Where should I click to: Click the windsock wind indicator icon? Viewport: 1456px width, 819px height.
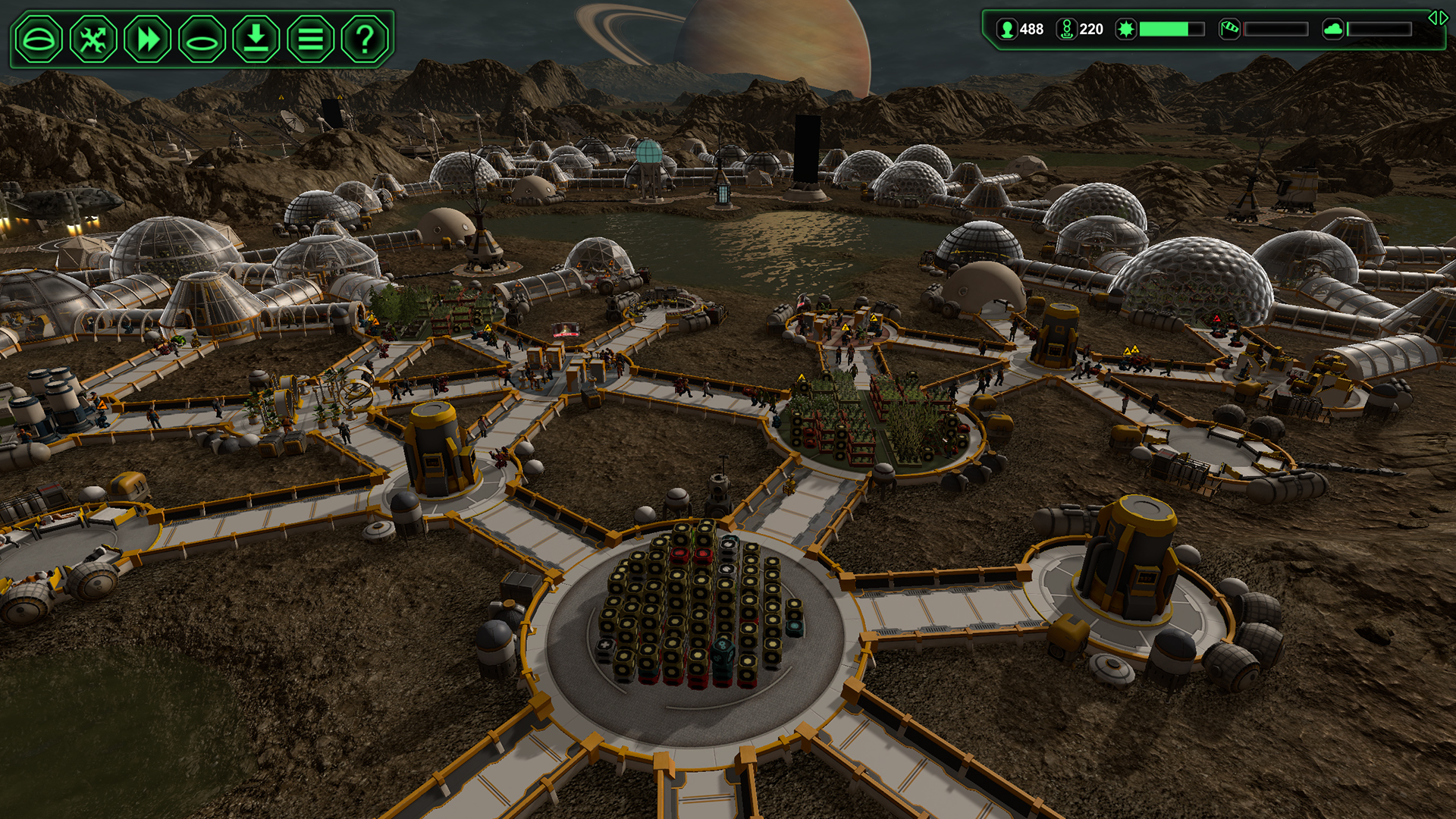(1229, 30)
